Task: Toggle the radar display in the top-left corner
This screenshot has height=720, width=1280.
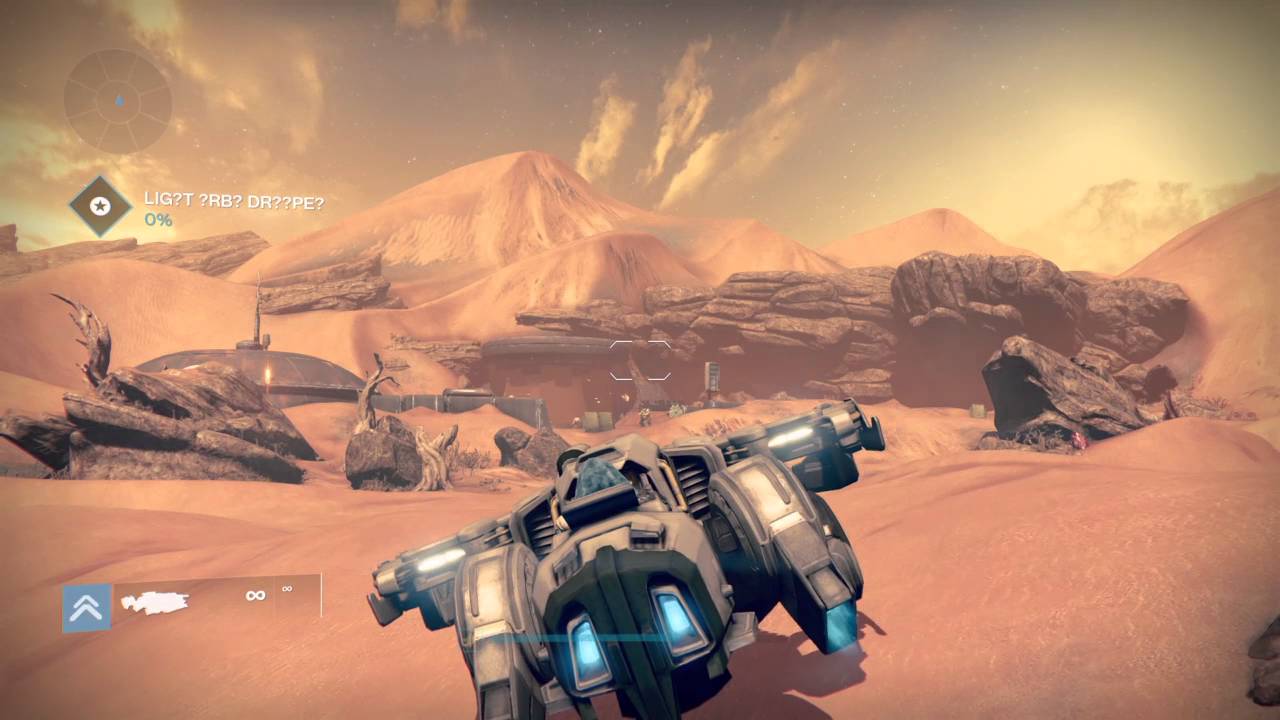Action: (116, 103)
